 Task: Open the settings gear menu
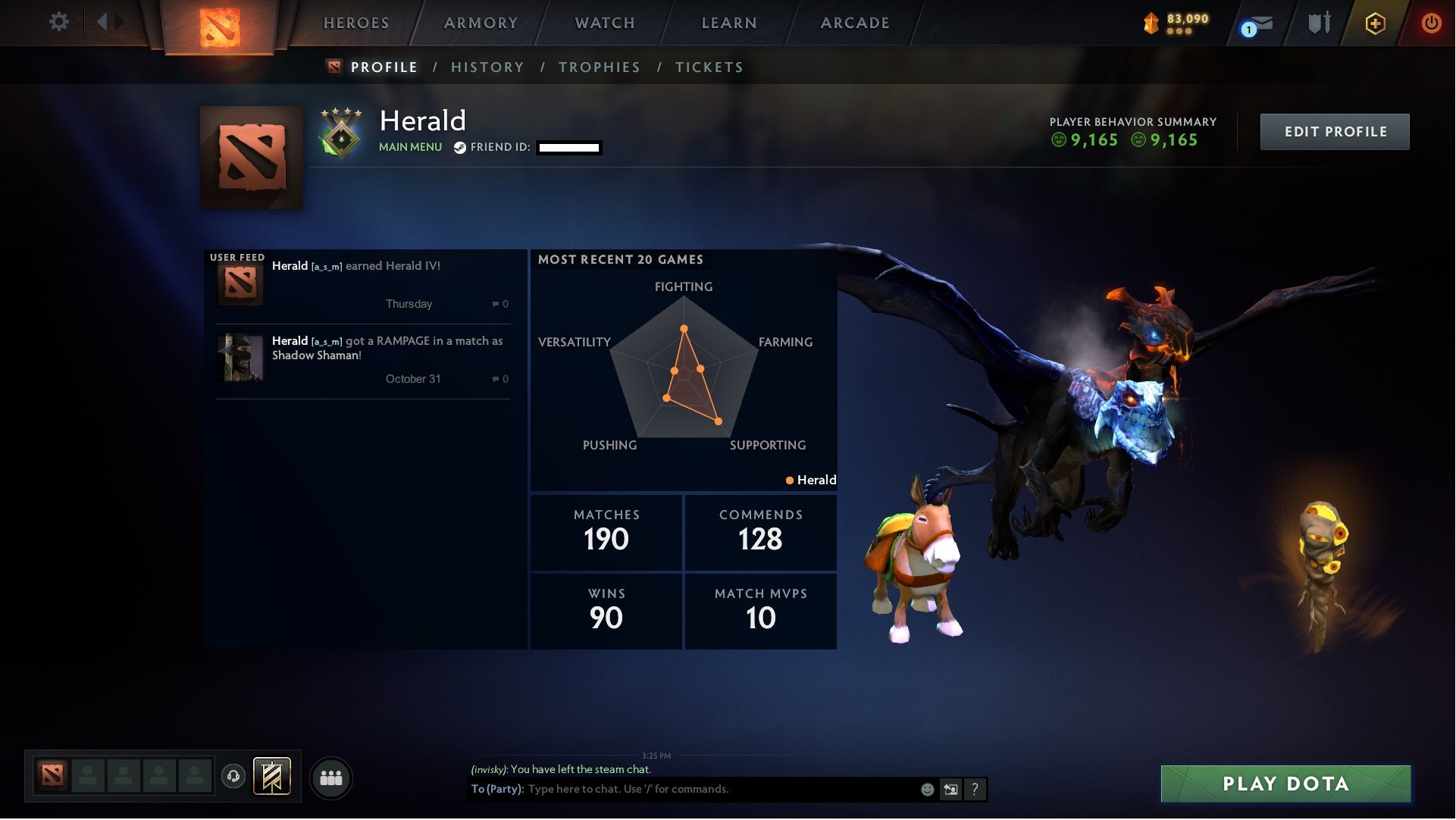click(x=59, y=22)
